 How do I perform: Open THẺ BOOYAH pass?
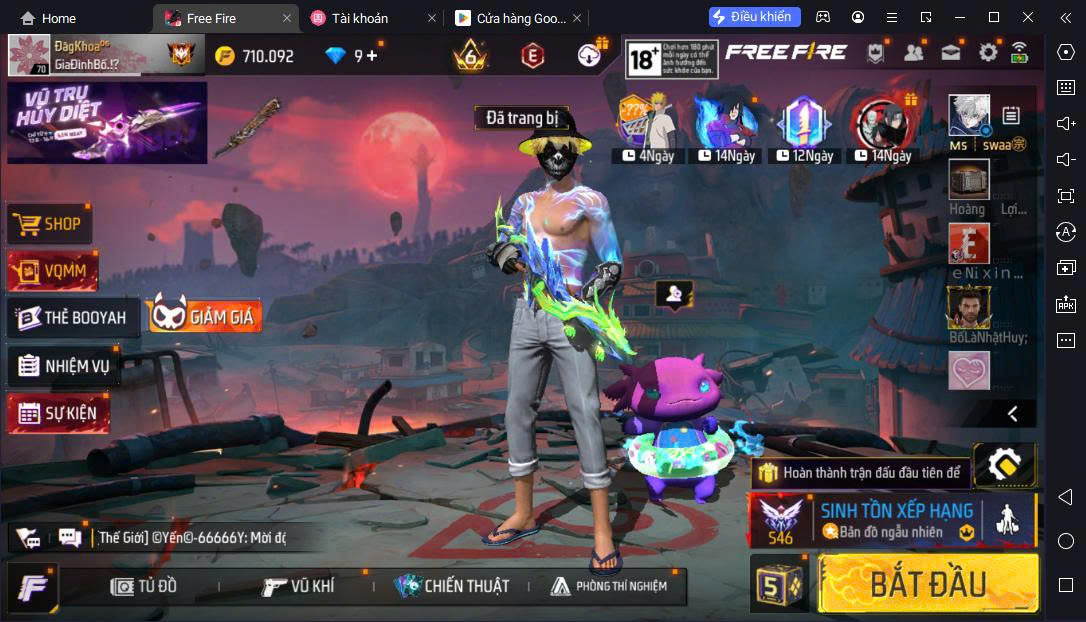tap(72, 317)
